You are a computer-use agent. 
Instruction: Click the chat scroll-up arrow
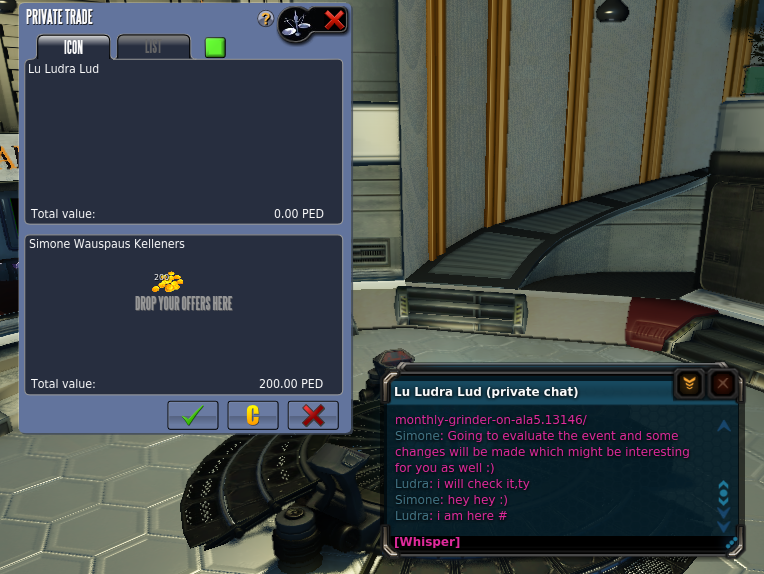(724, 426)
